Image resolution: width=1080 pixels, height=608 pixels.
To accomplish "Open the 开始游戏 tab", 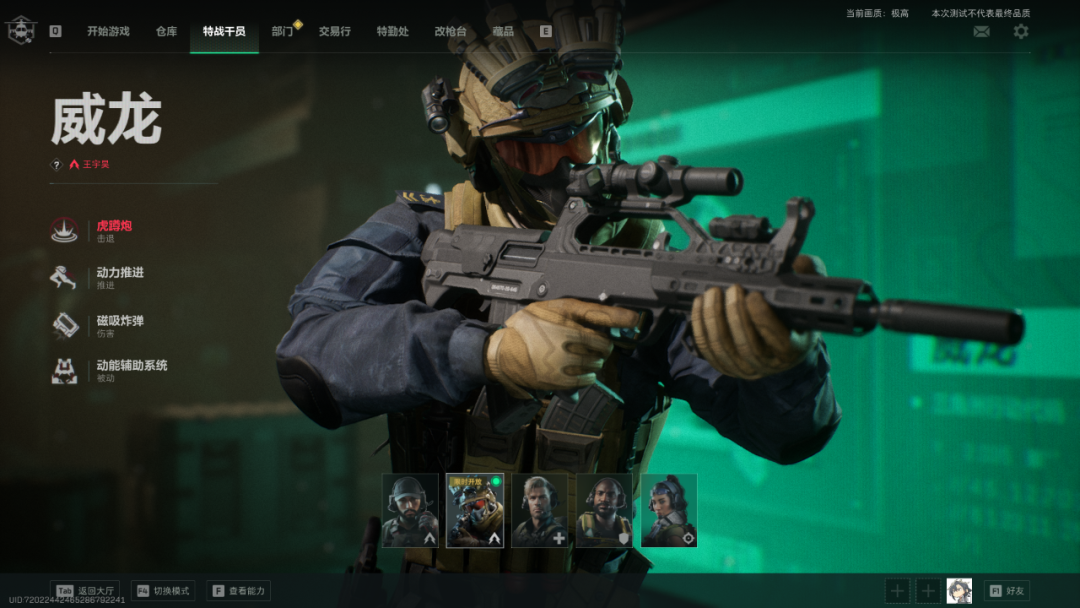I will (x=108, y=31).
